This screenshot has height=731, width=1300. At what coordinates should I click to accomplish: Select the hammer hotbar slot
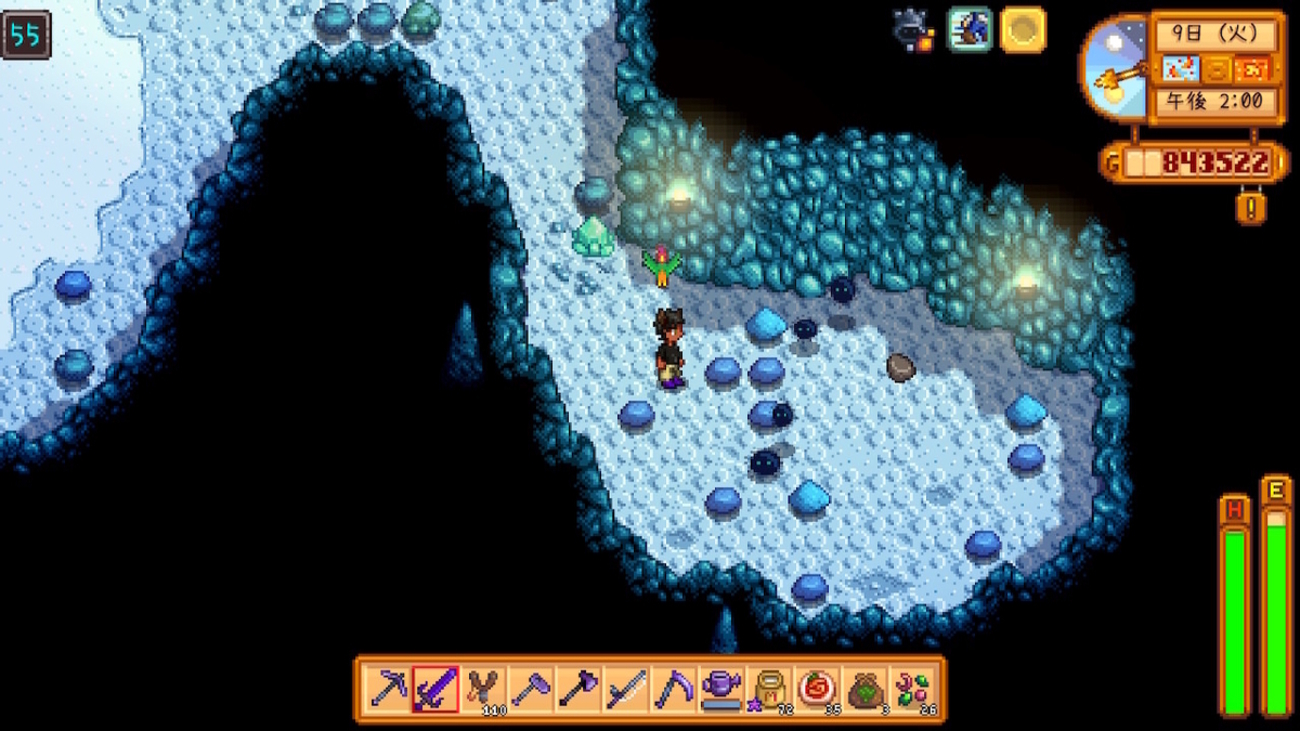531,689
